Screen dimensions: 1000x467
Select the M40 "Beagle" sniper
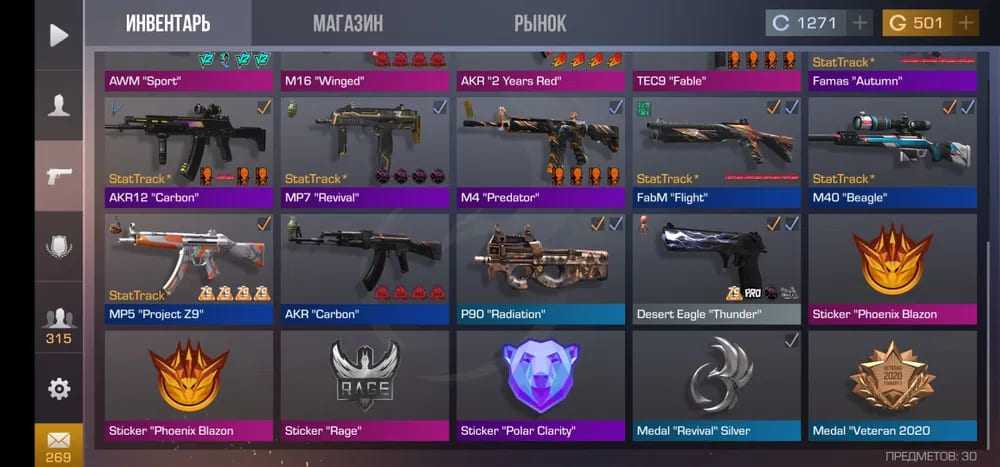(893, 150)
